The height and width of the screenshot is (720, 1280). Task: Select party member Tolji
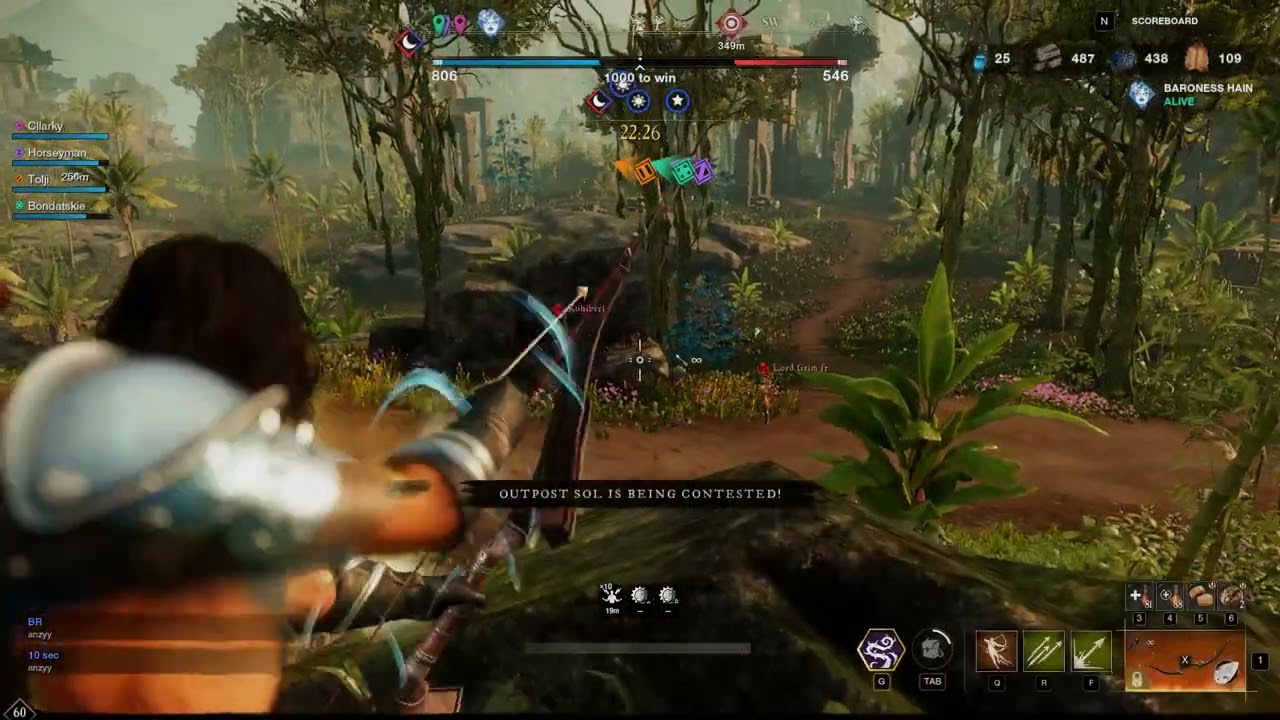pyautogui.click(x=38, y=179)
